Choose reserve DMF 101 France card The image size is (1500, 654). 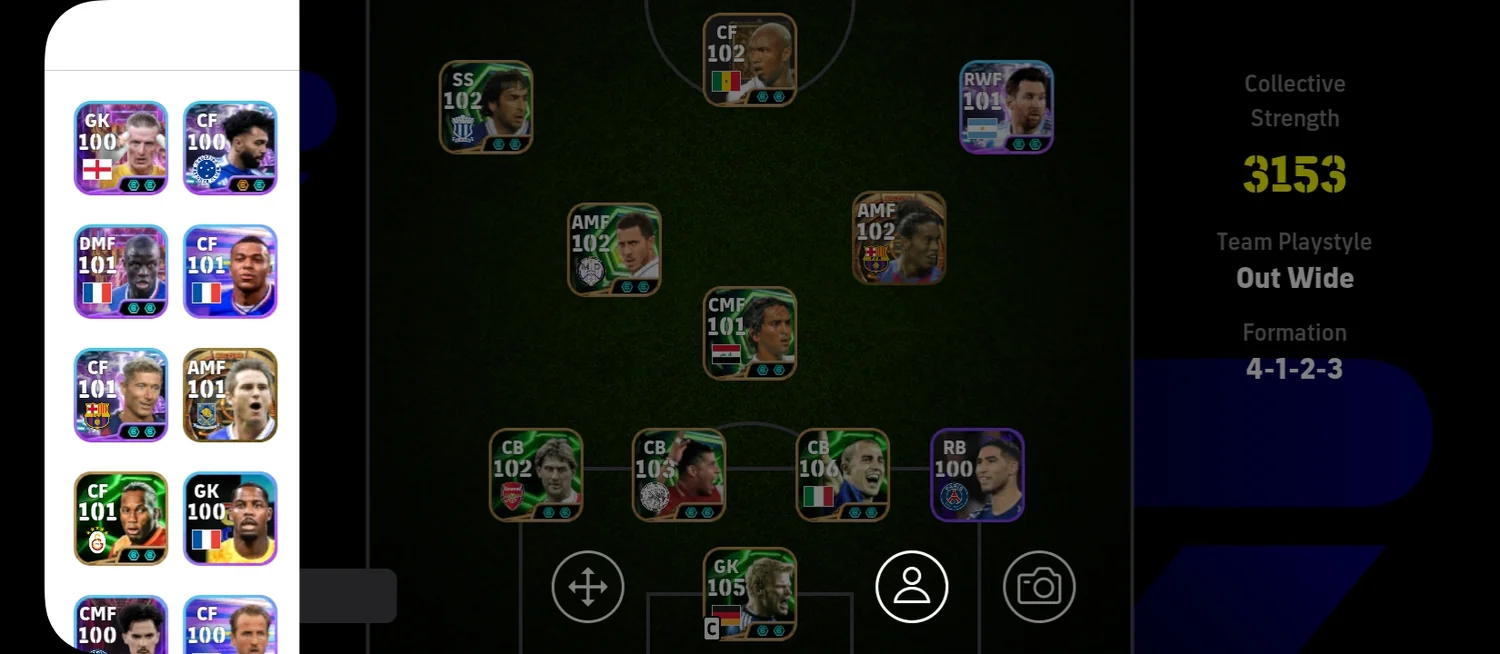[x=121, y=271]
